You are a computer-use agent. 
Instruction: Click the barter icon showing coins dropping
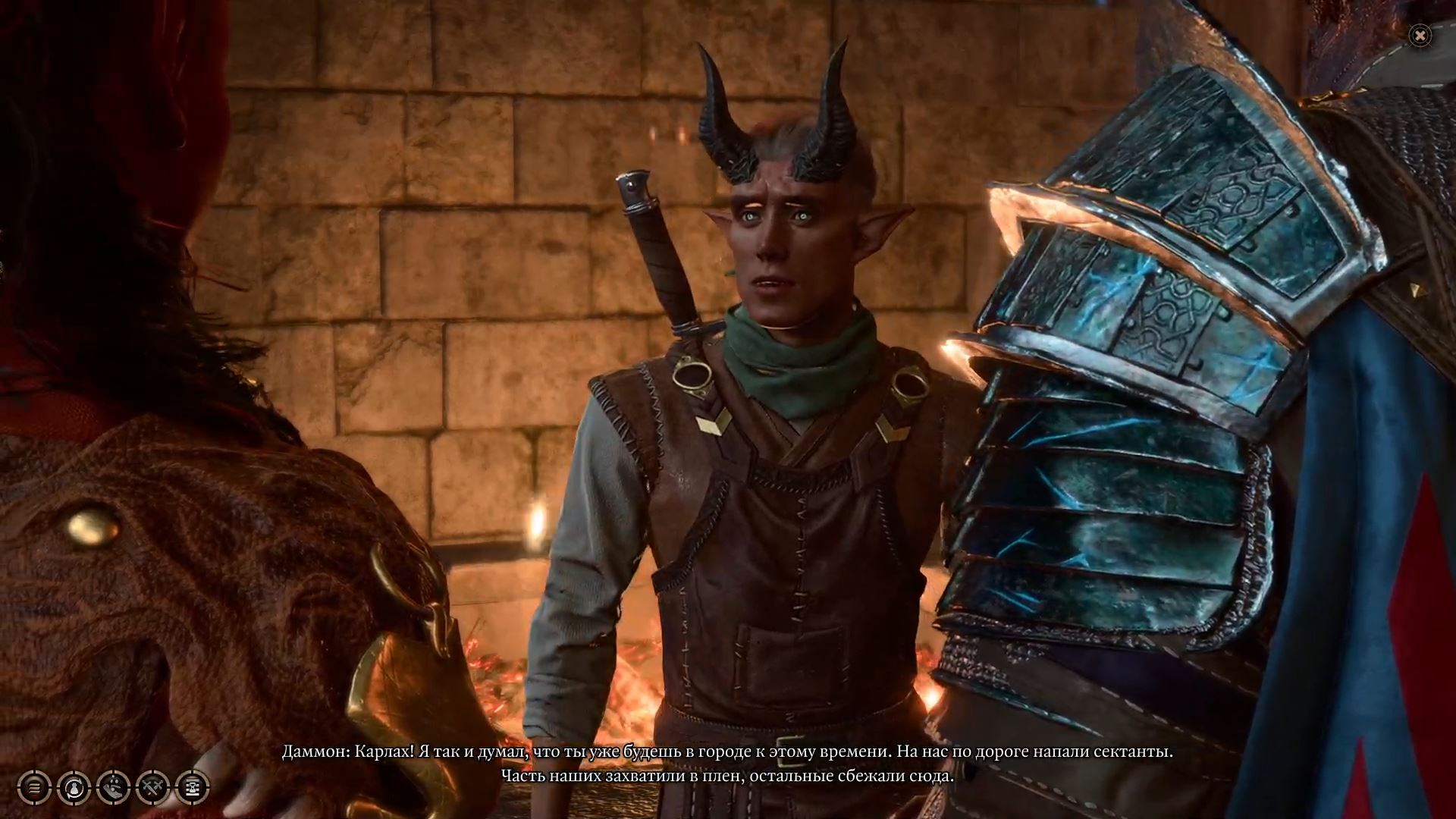pyautogui.click(x=113, y=787)
